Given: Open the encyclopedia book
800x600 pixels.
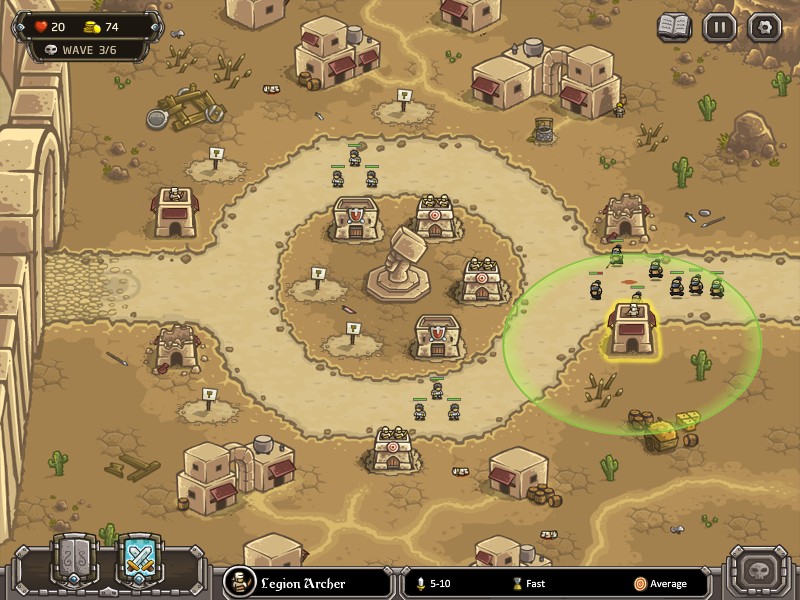Looking at the screenshot, I should pos(674,27).
